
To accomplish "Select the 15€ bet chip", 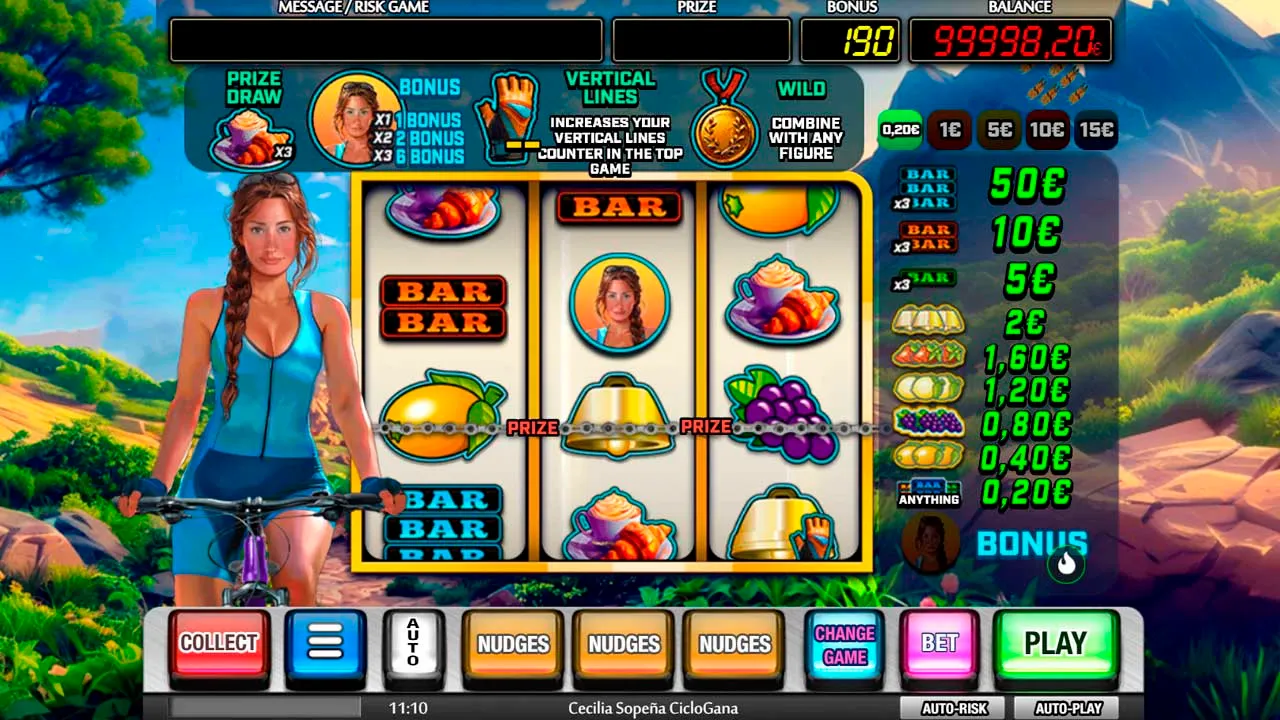I will click(1096, 129).
